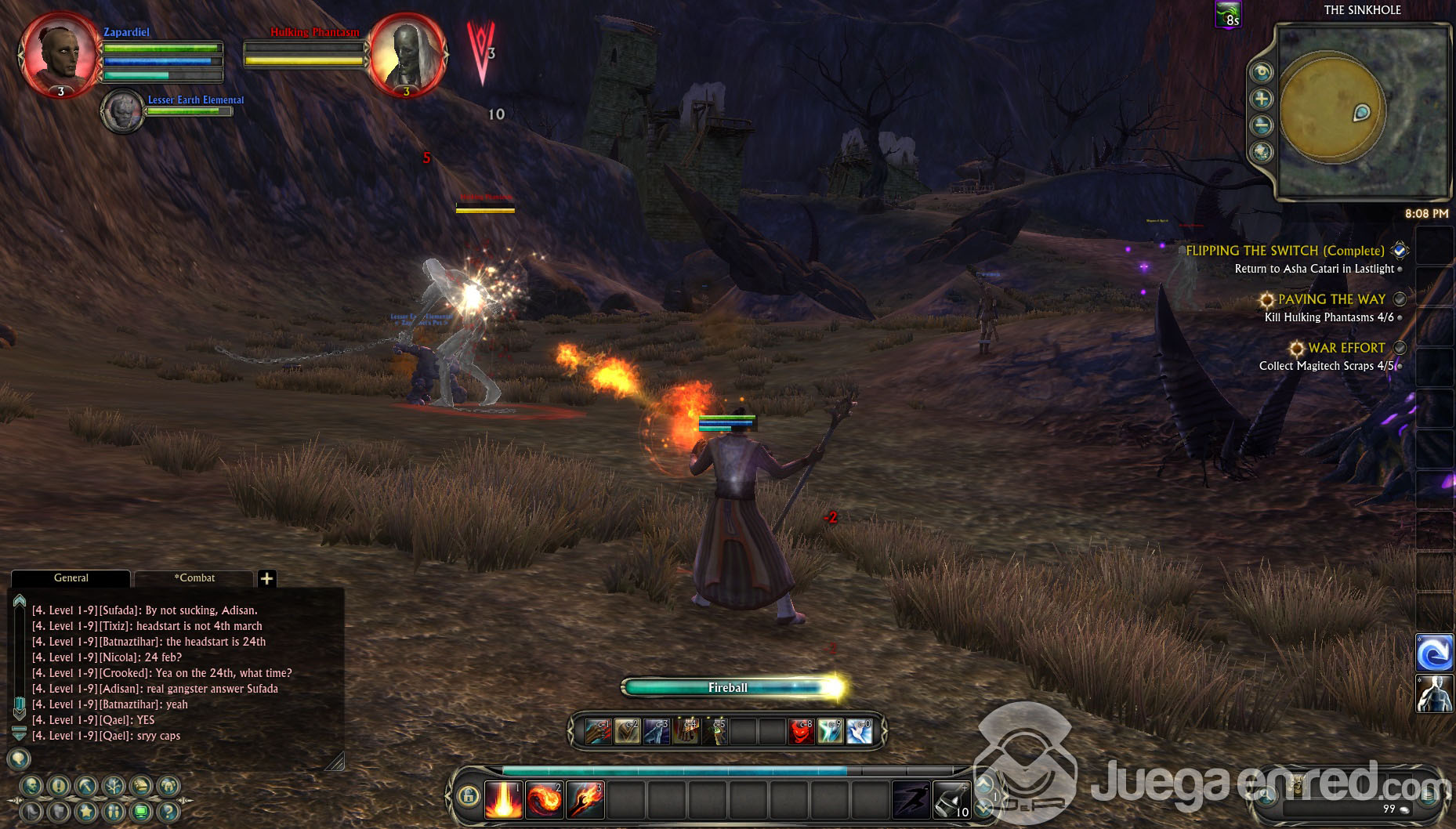Zoom in the minimap with plus button
This screenshot has height=829, width=1456.
[1262, 99]
